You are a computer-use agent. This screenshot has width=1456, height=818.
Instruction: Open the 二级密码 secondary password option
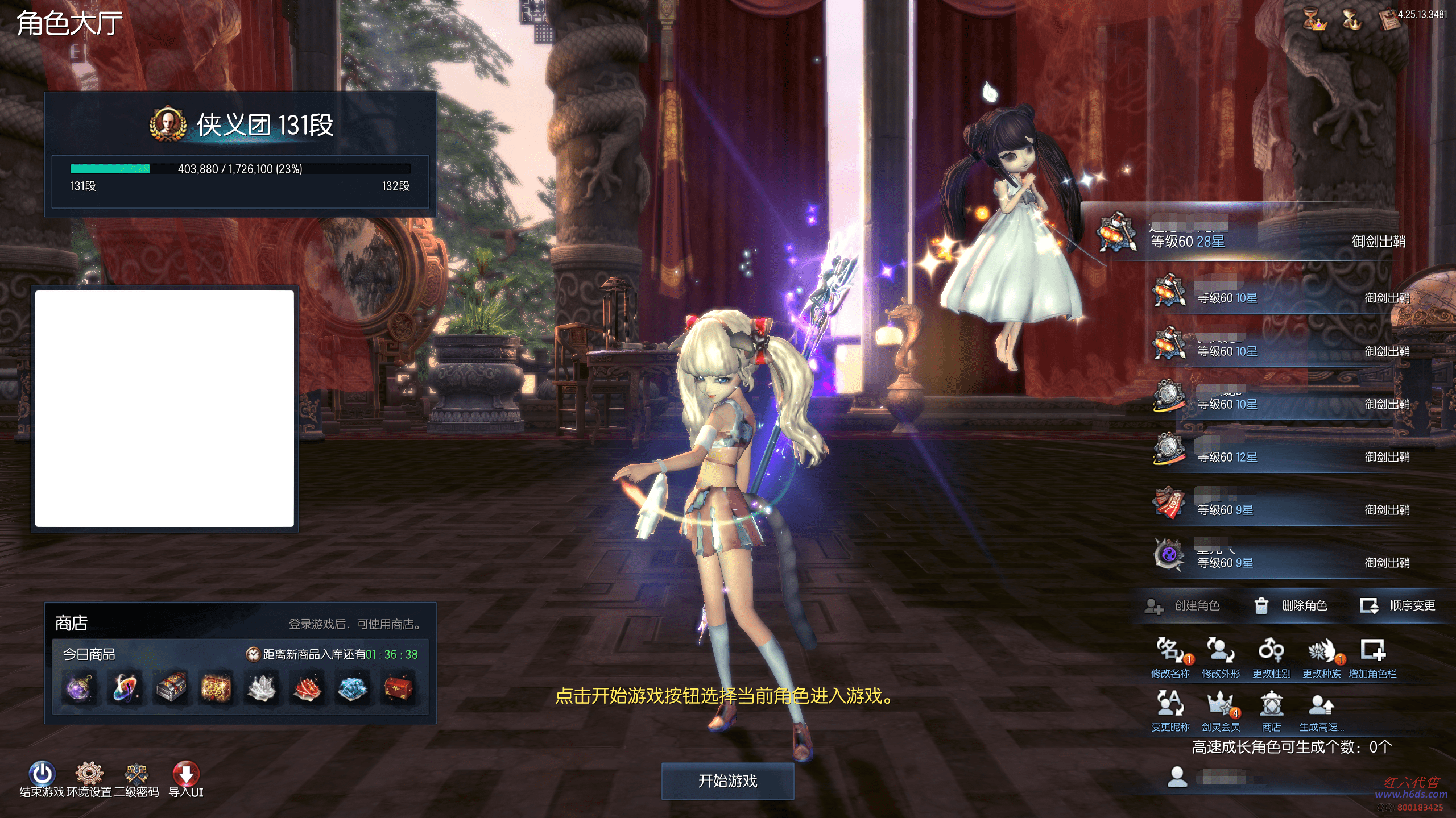pyautogui.click(x=136, y=775)
